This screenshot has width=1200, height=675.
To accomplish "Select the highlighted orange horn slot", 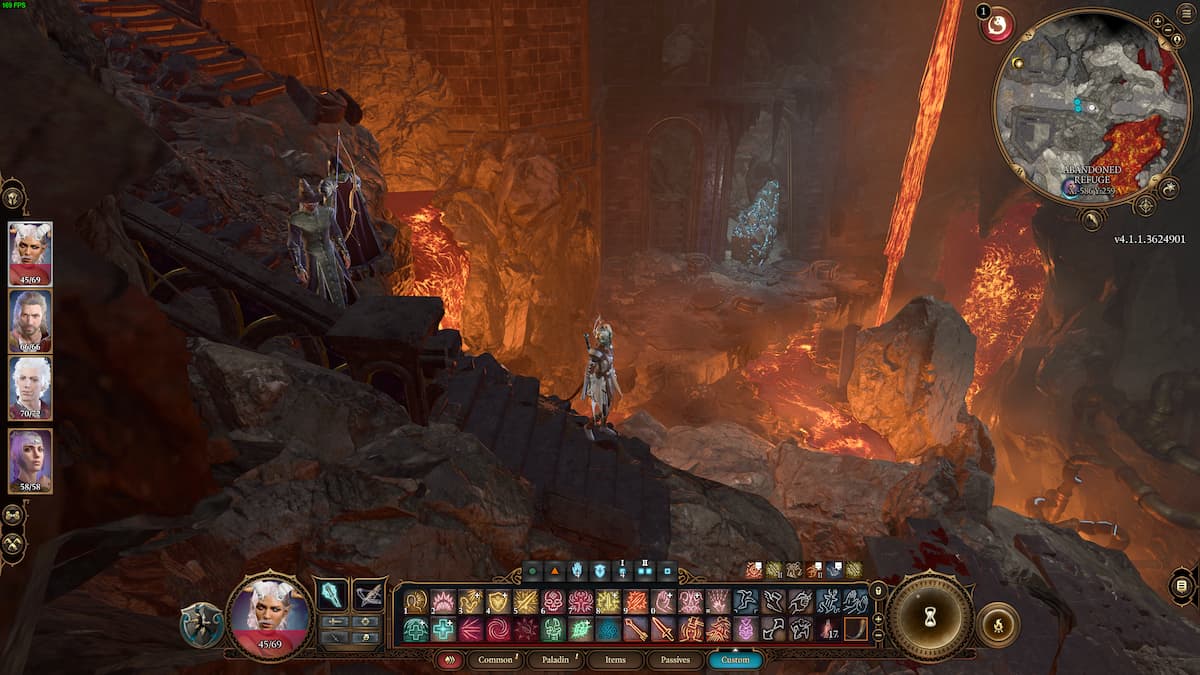I will coord(855,629).
